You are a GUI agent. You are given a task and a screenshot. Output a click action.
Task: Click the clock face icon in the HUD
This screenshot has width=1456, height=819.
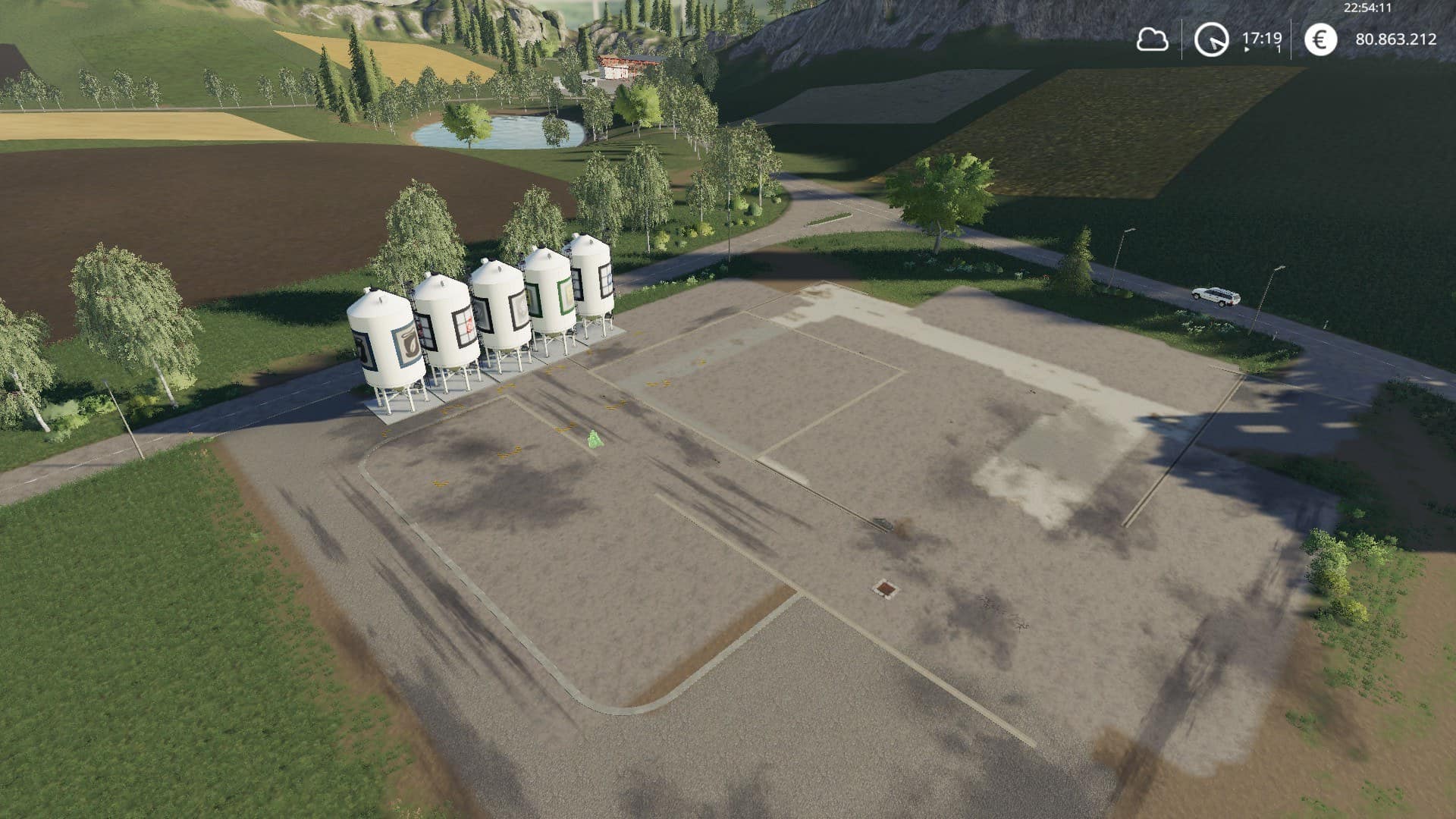click(1212, 40)
